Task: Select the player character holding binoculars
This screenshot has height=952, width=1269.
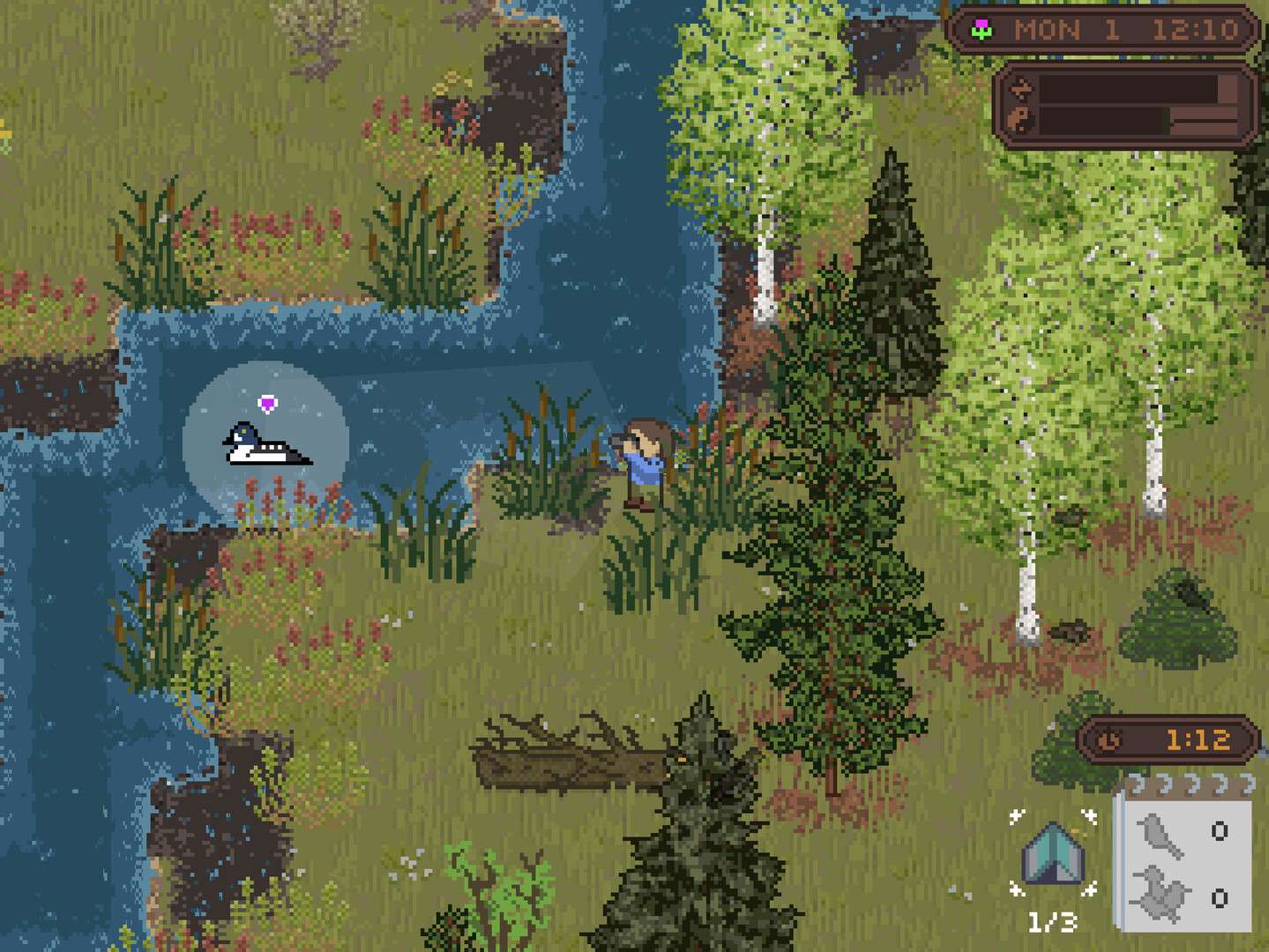Action: 642,463
